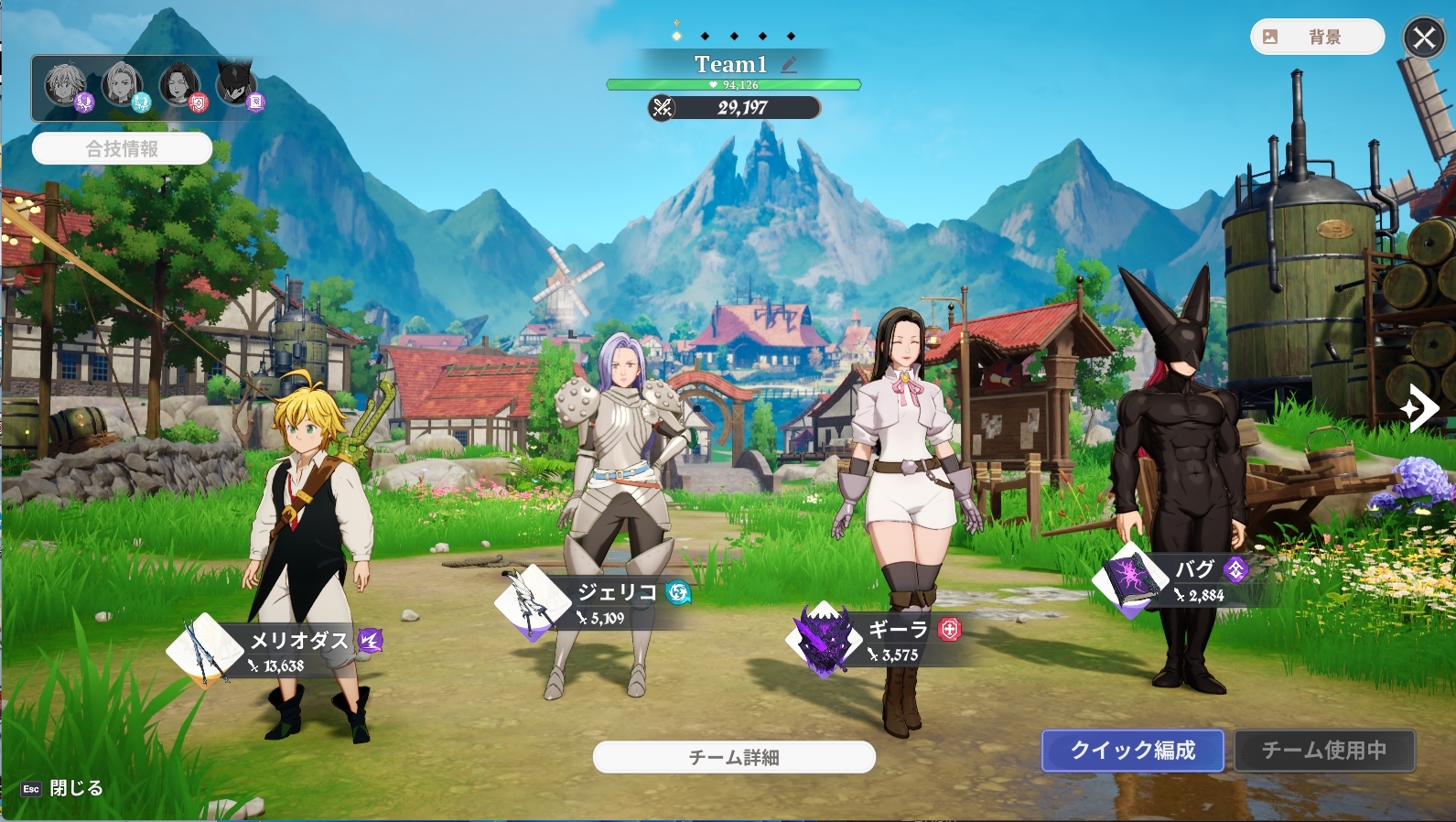Select the black masked portrait in the roster
The image size is (1456, 822).
pyautogui.click(x=237, y=85)
